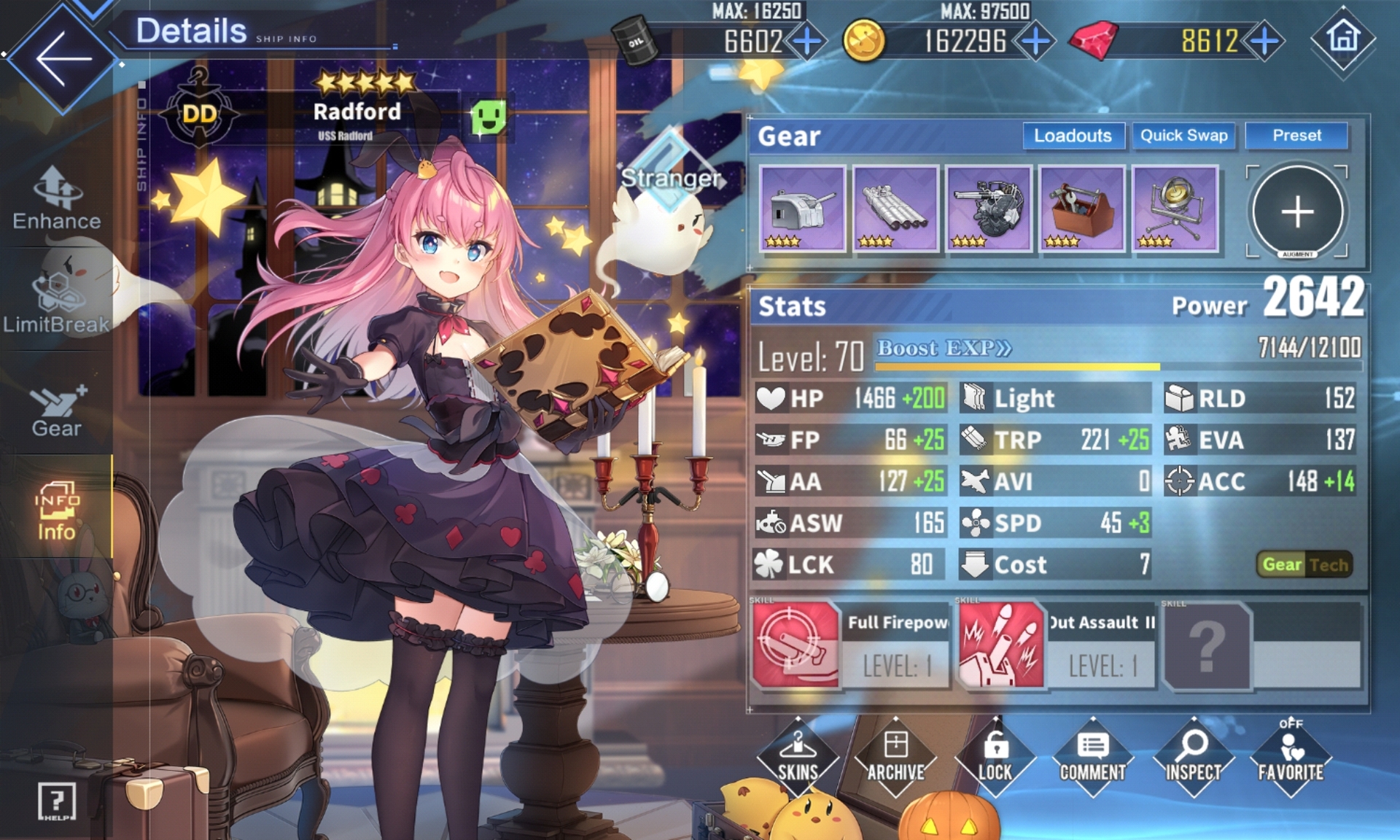The height and width of the screenshot is (840, 1400).
Task: Select the gun turret gear slot
Action: [802, 209]
